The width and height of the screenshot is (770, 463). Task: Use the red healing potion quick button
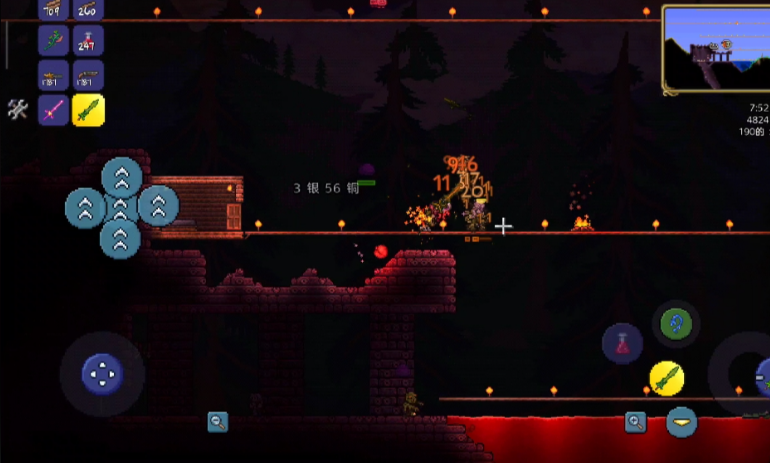point(622,344)
